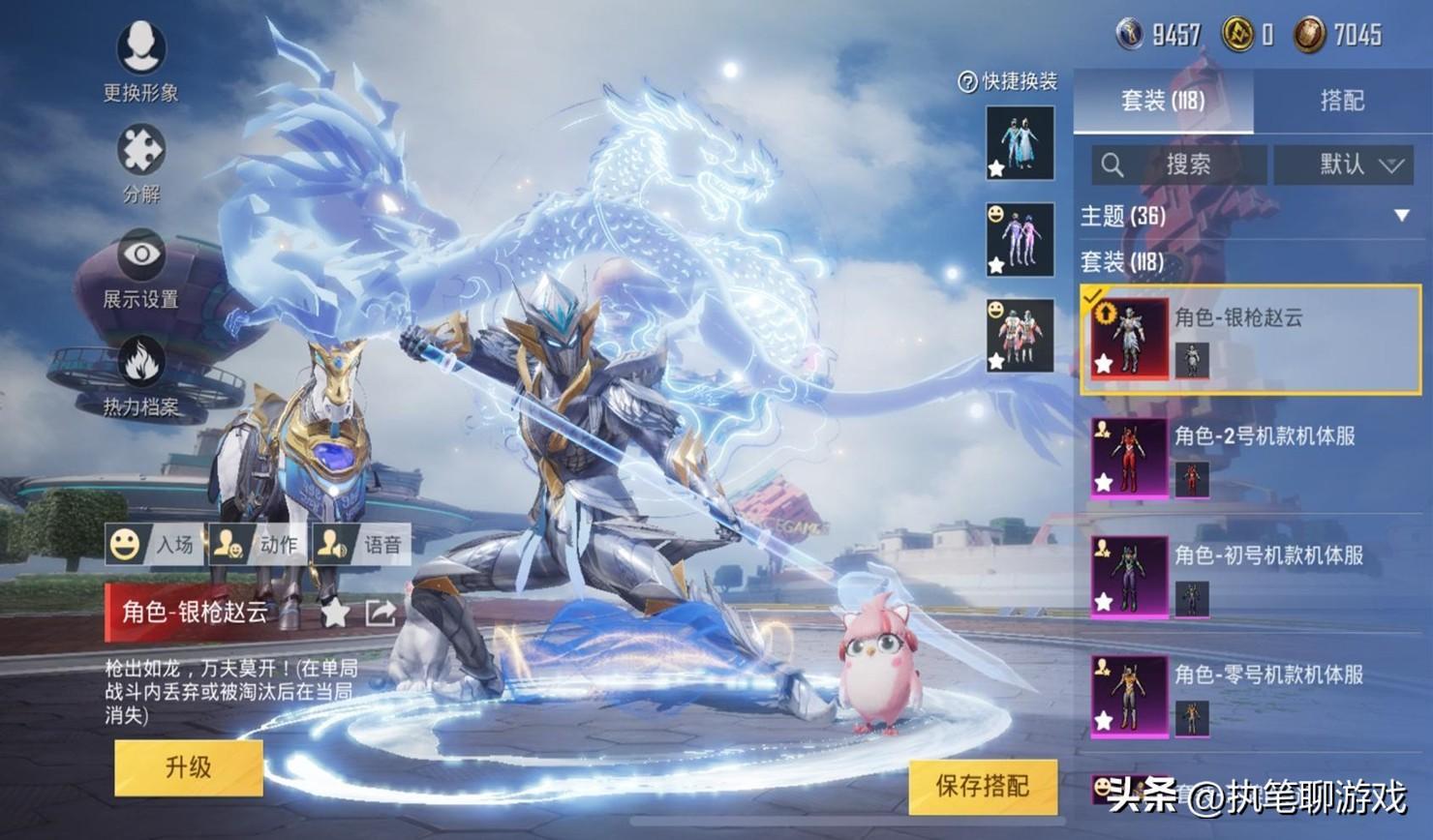Select the 动作 action button
1433x840 pixels.
tap(259, 545)
